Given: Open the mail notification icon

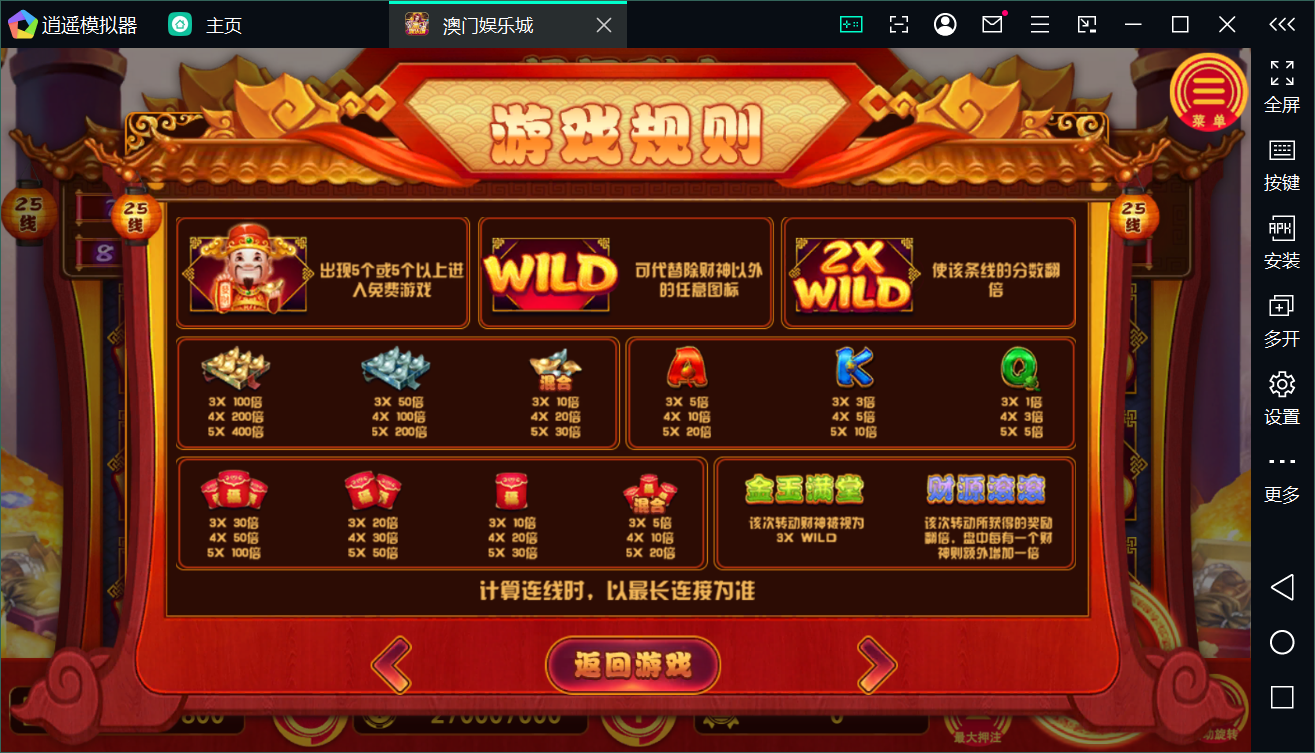Looking at the screenshot, I should click(x=992, y=24).
